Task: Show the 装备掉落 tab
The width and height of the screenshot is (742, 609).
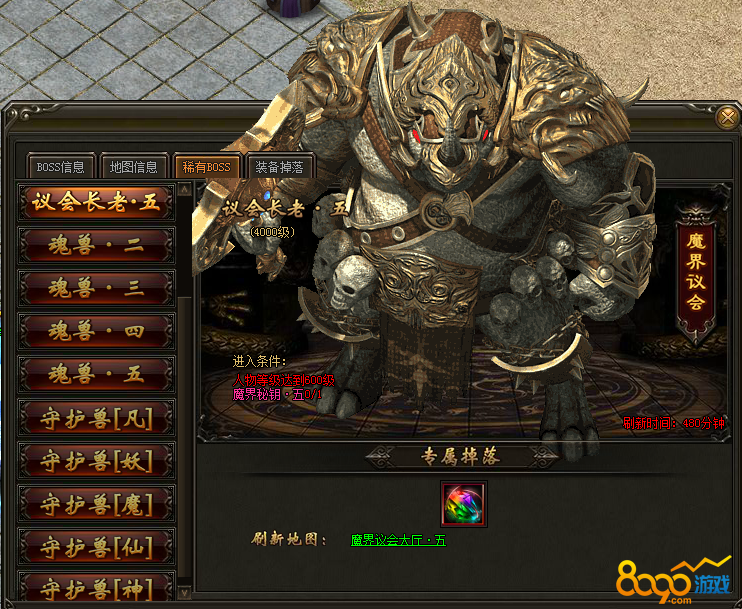Action: (279, 166)
